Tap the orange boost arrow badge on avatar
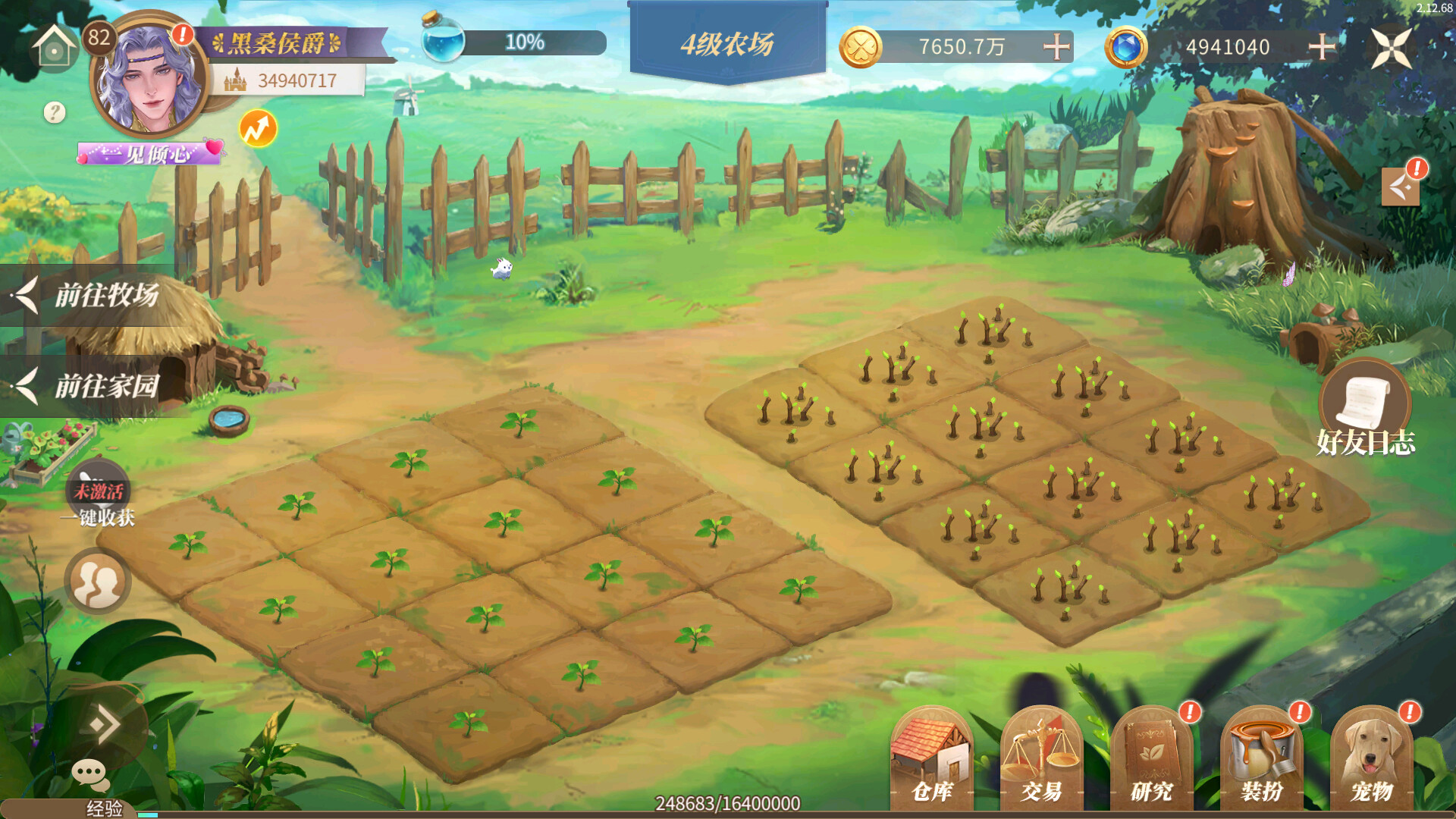The width and height of the screenshot is (1456, 819). pos(256,127)
